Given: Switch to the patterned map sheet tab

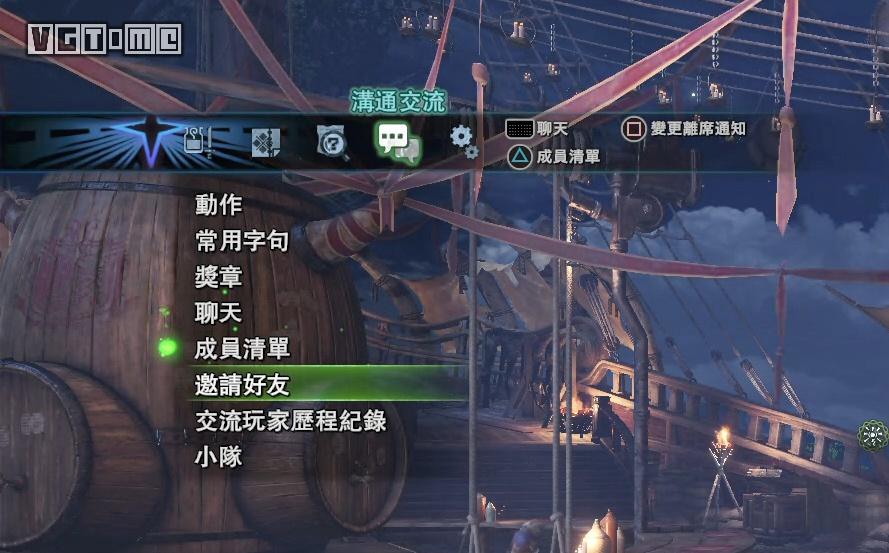Looking at the screenshot, I should click(x=265, y=143).
